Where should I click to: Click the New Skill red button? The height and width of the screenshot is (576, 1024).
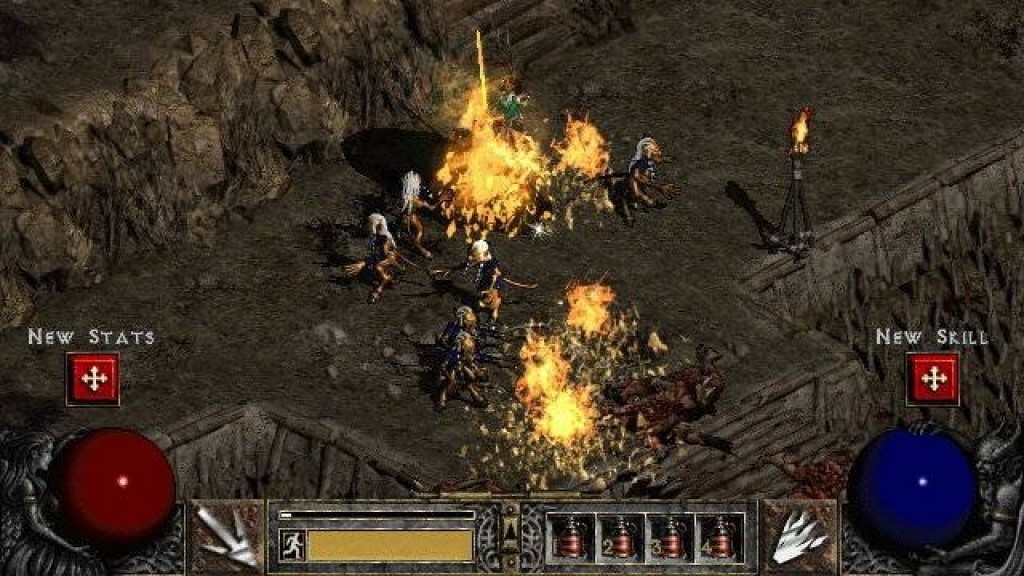pos(933,378)
